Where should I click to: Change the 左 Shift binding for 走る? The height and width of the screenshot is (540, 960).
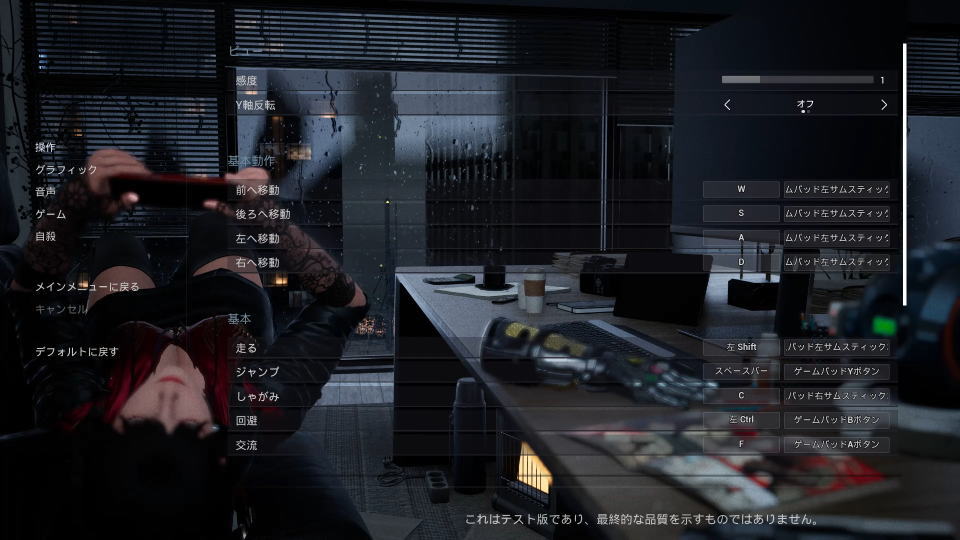point(741,347)
